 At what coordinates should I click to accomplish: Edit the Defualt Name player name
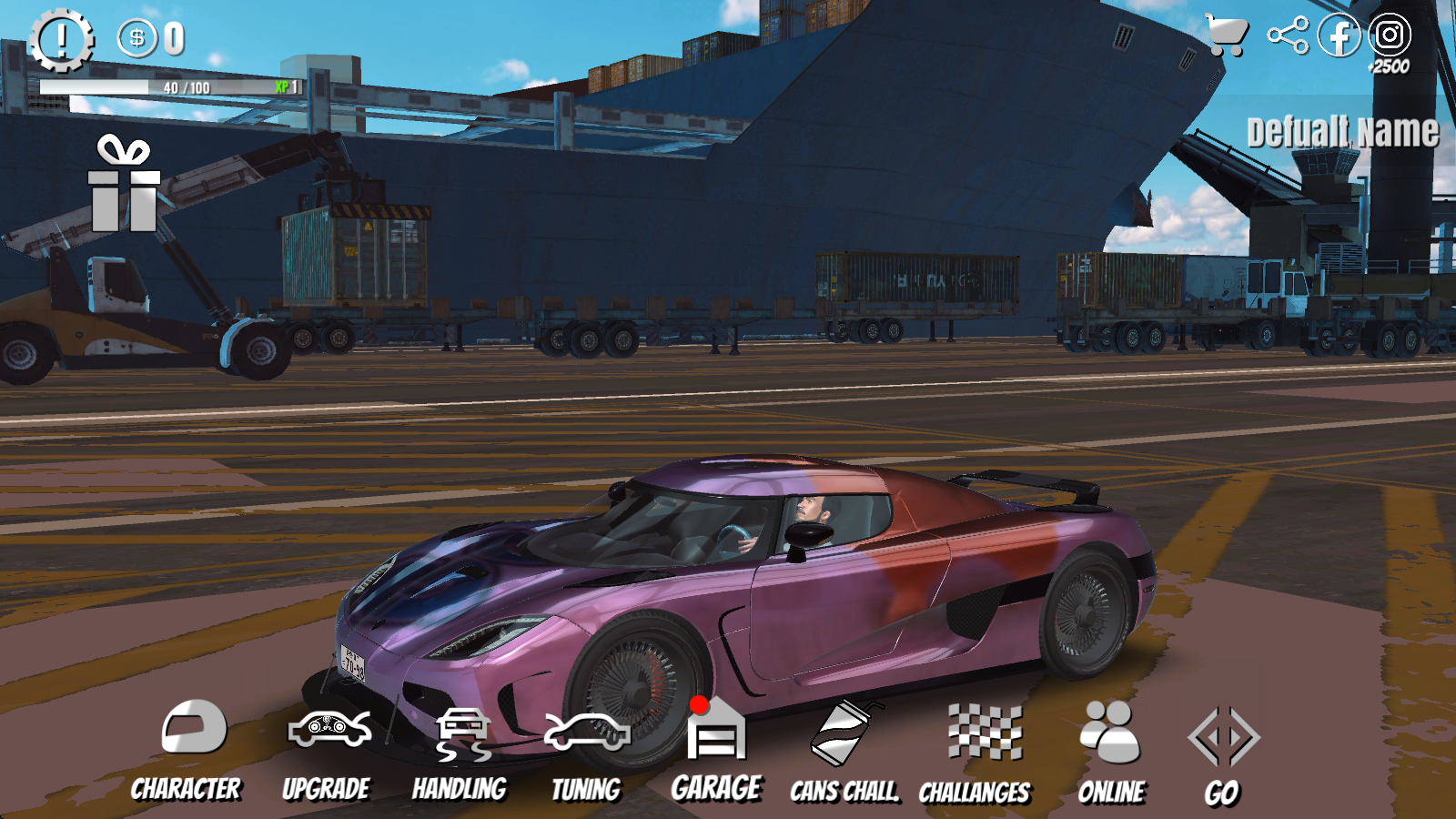point(1342,133)
